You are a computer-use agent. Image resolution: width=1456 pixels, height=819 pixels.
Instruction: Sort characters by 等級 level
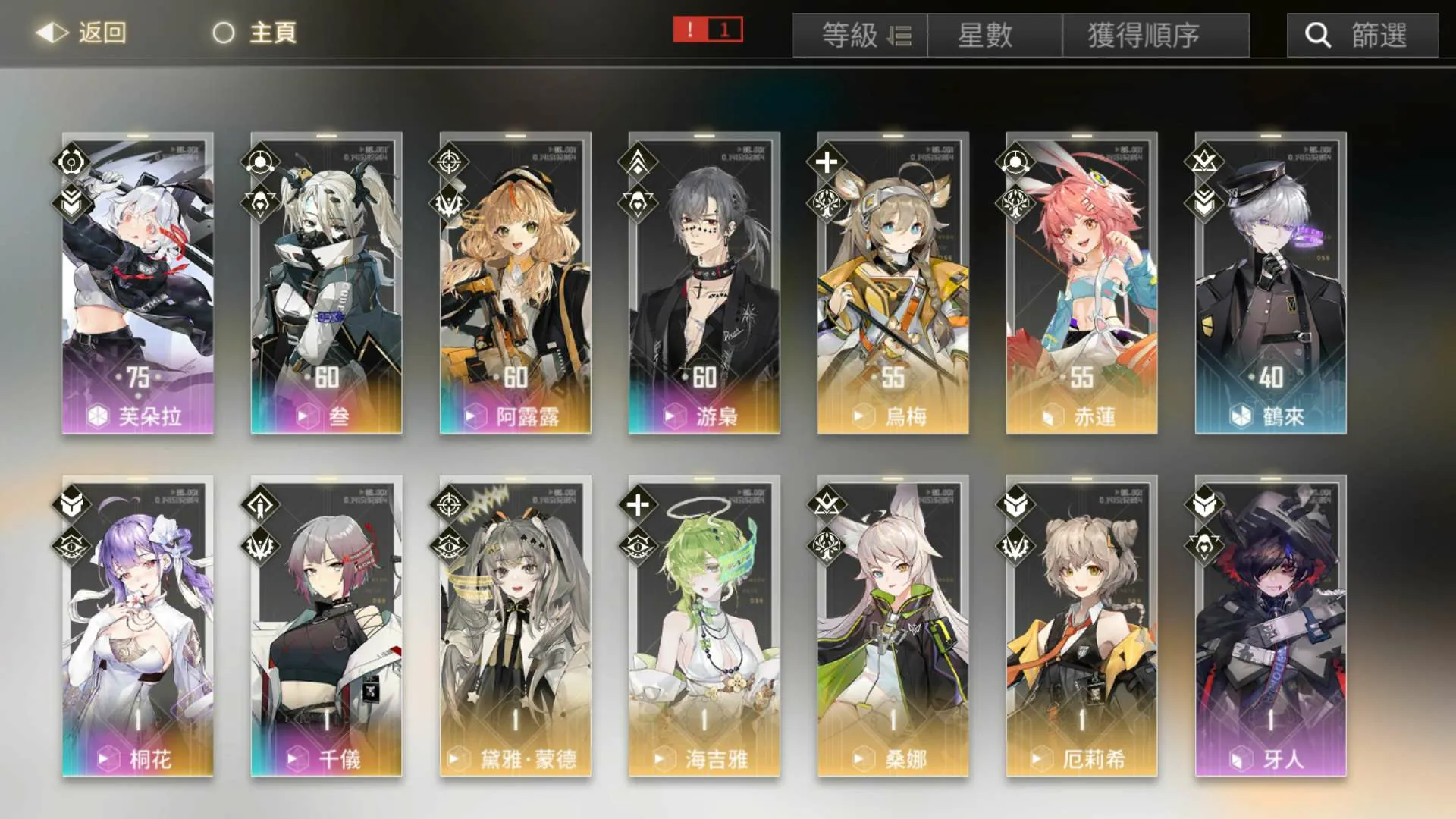[860, 36]
